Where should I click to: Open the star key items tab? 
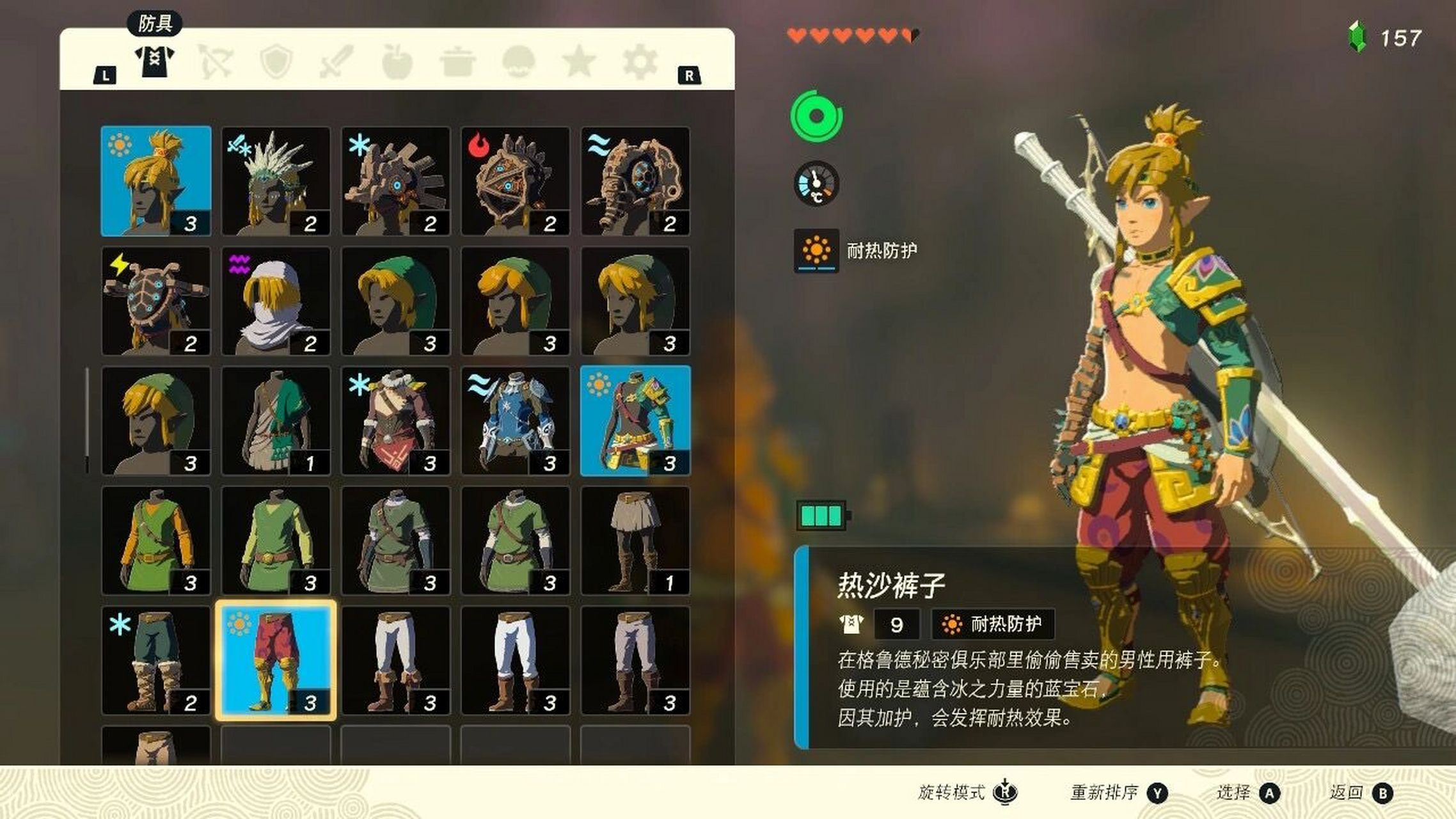(579, 62)
